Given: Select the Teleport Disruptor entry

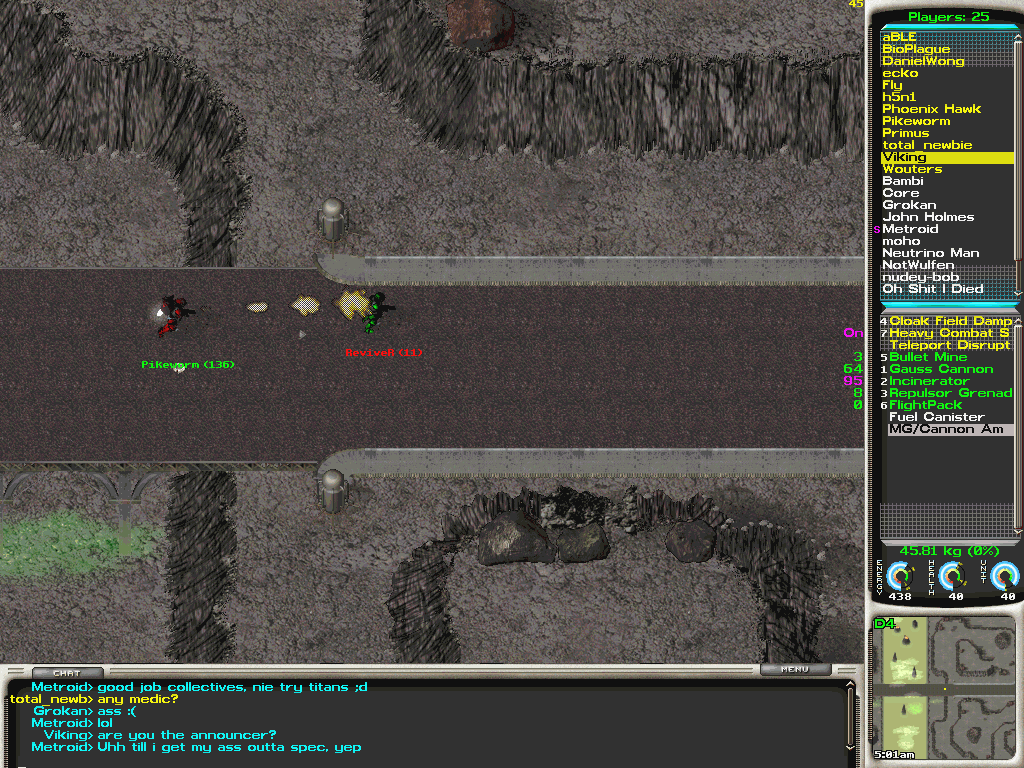Looking at the screenshot, I should (x=949, y=345).
